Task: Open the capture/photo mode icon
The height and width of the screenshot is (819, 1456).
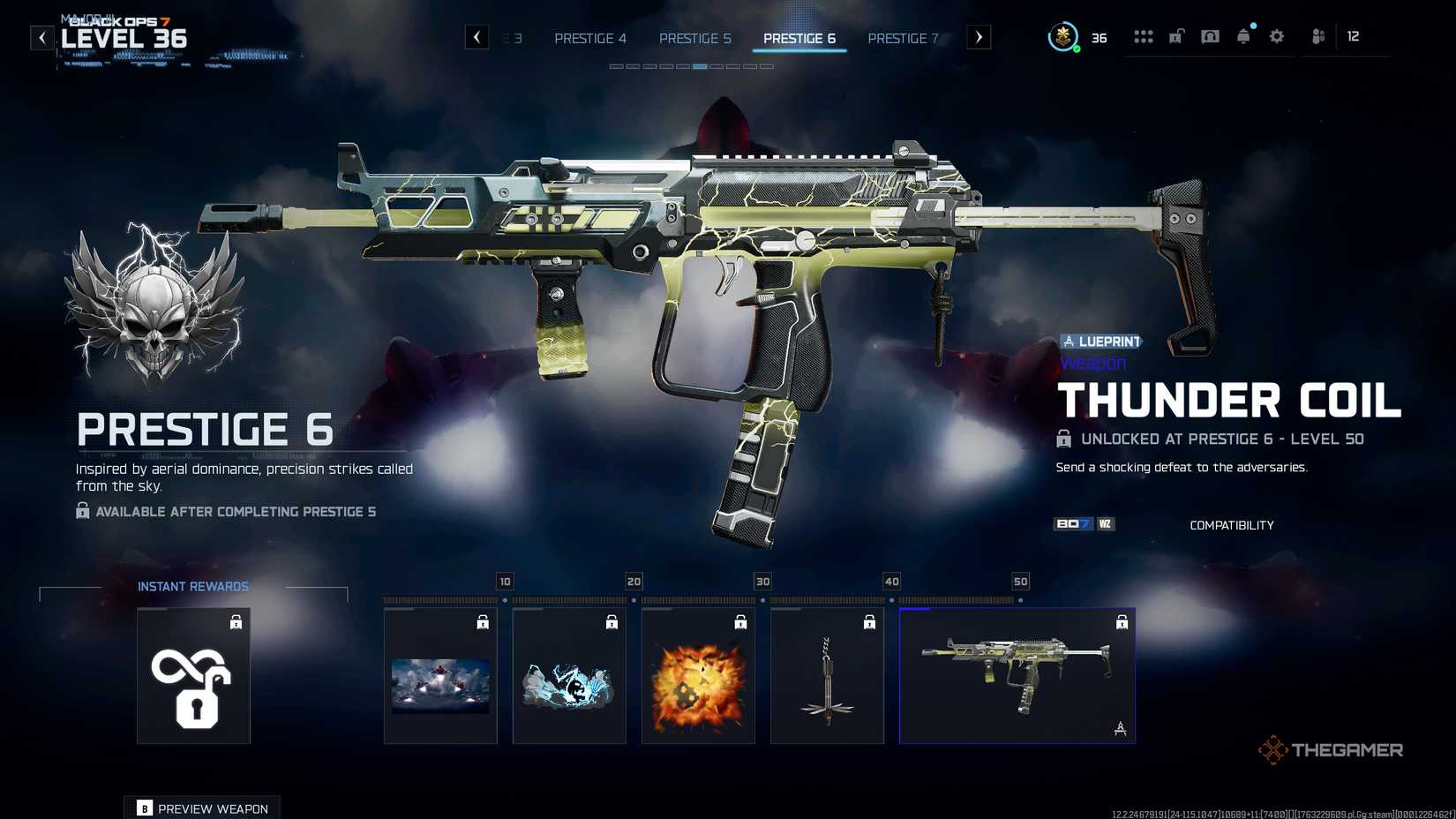Action: click(x=1210, y=36)
